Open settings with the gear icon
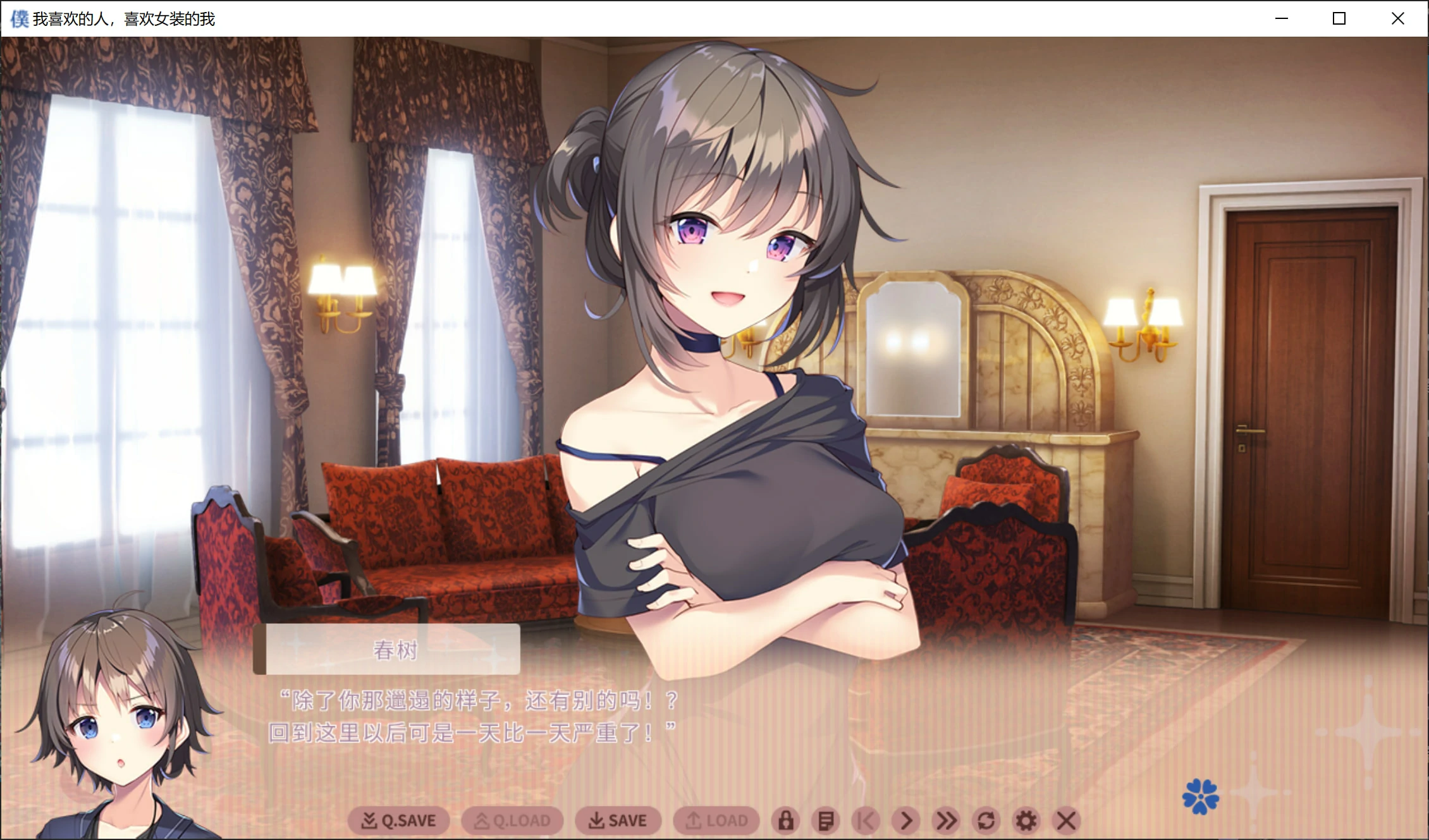The image size is (1429, 840). (x=1025, y=820)
